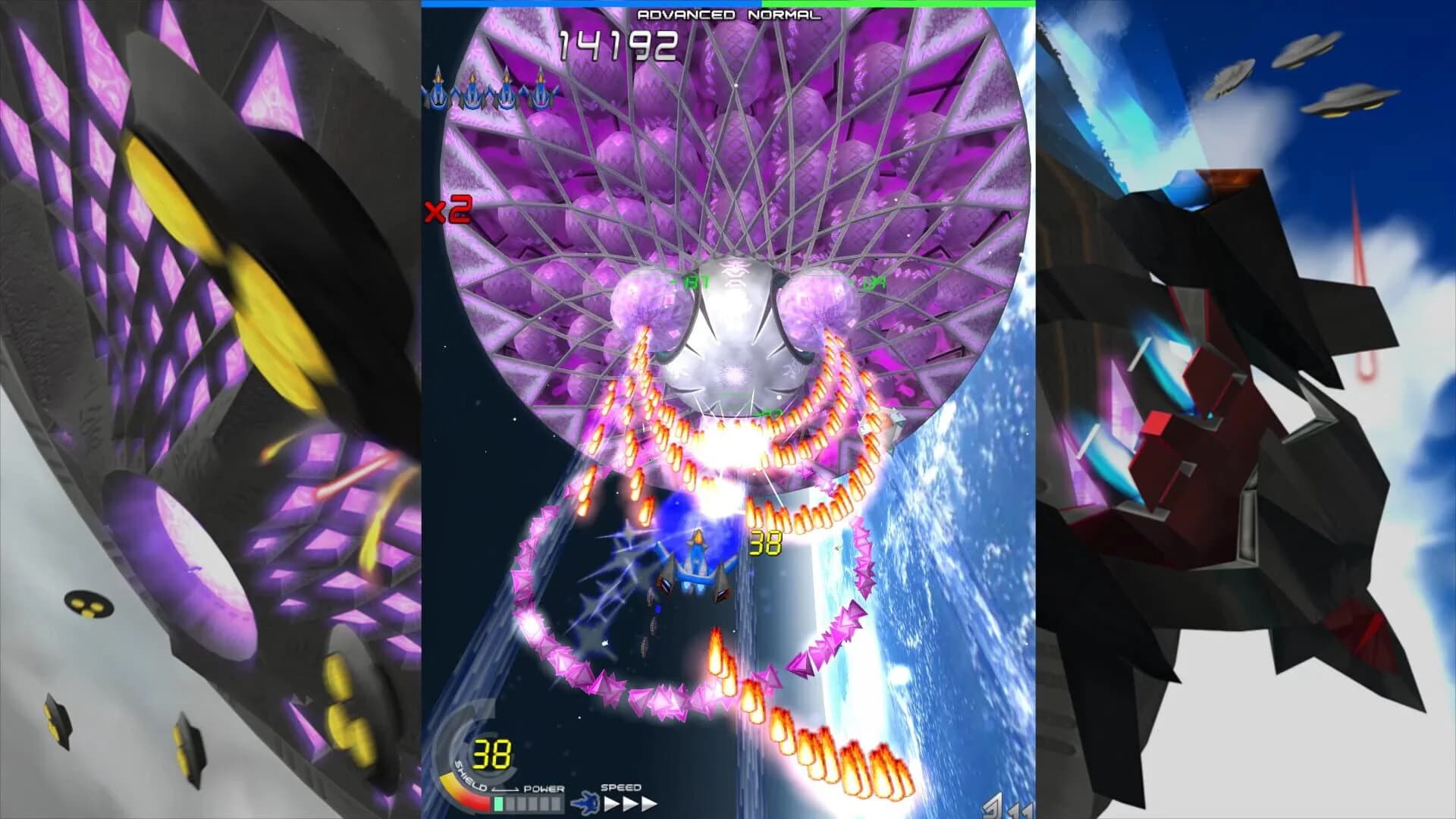Image resolution: width=1456 pixels, height=819 pixels.
Task: Click the filled green POWER segment
Action: pos(498,804)
